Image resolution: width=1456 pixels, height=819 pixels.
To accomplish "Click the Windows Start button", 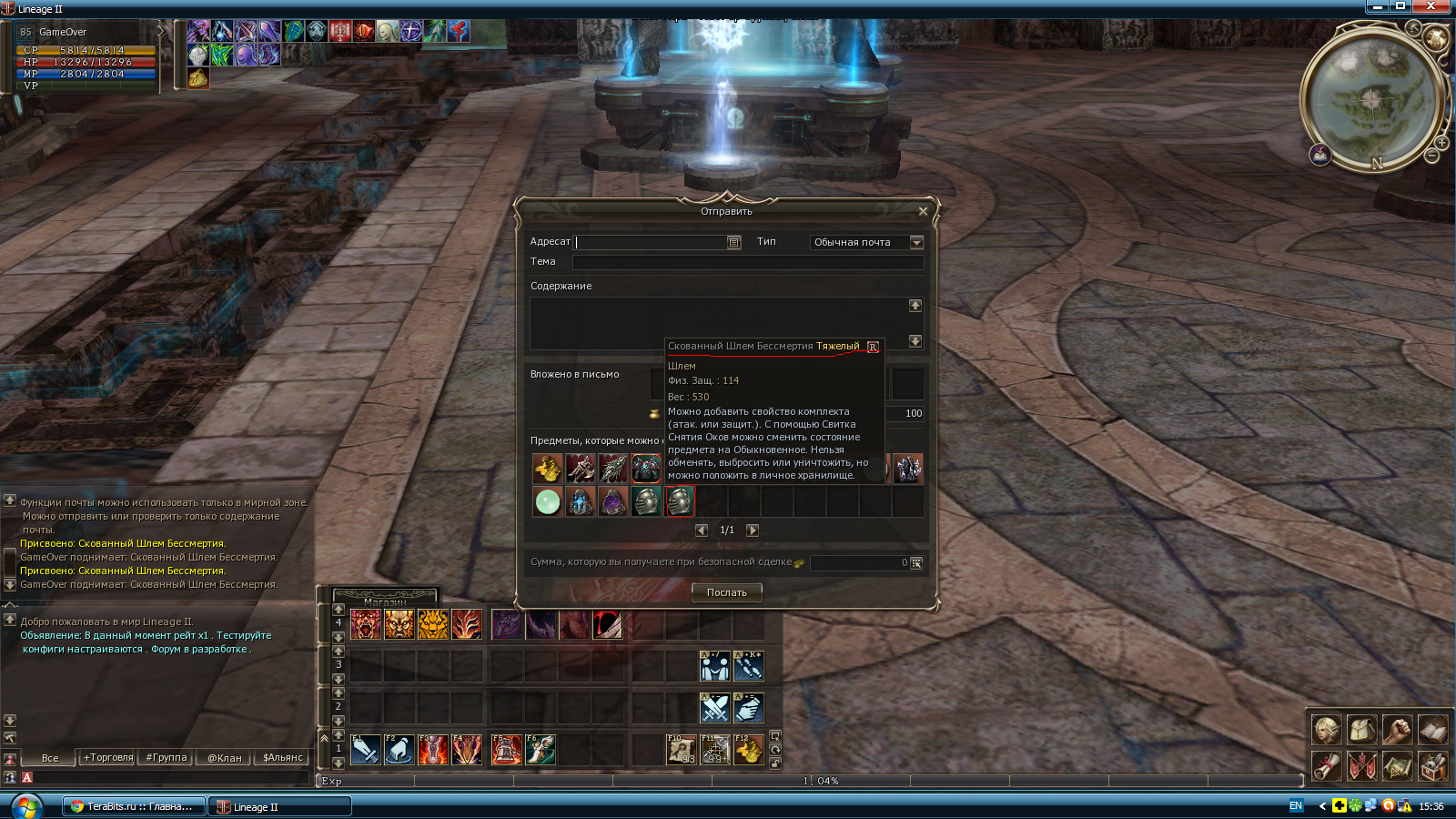I will [x=25, y=806].
